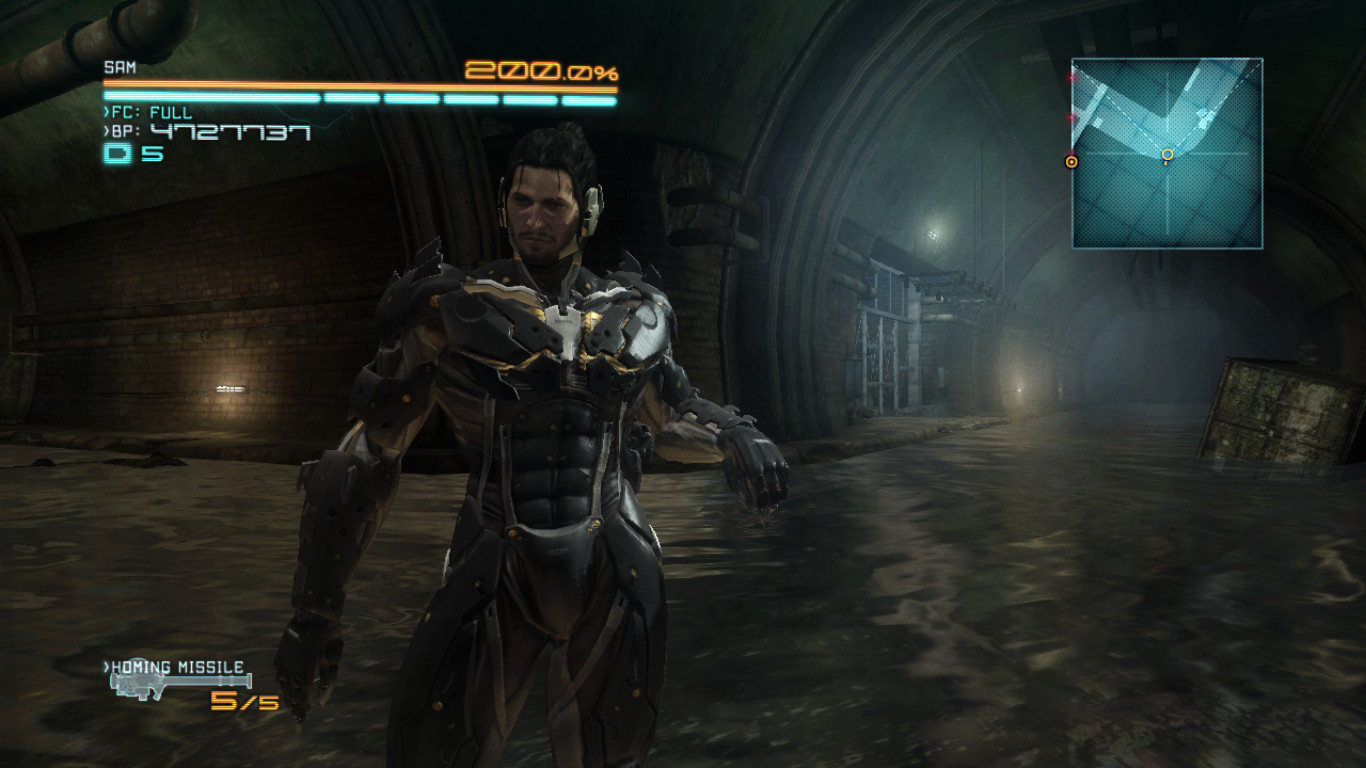
Task: Click the orange 200.0% combo percentage counter
Action: click(540, 70)
